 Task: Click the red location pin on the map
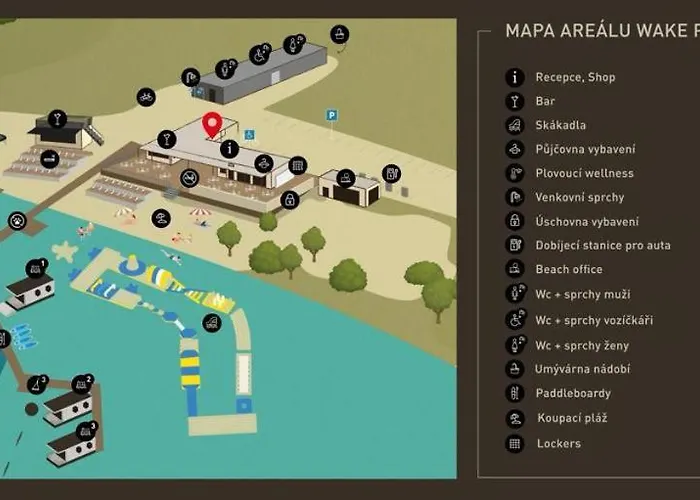pos(211,125)
